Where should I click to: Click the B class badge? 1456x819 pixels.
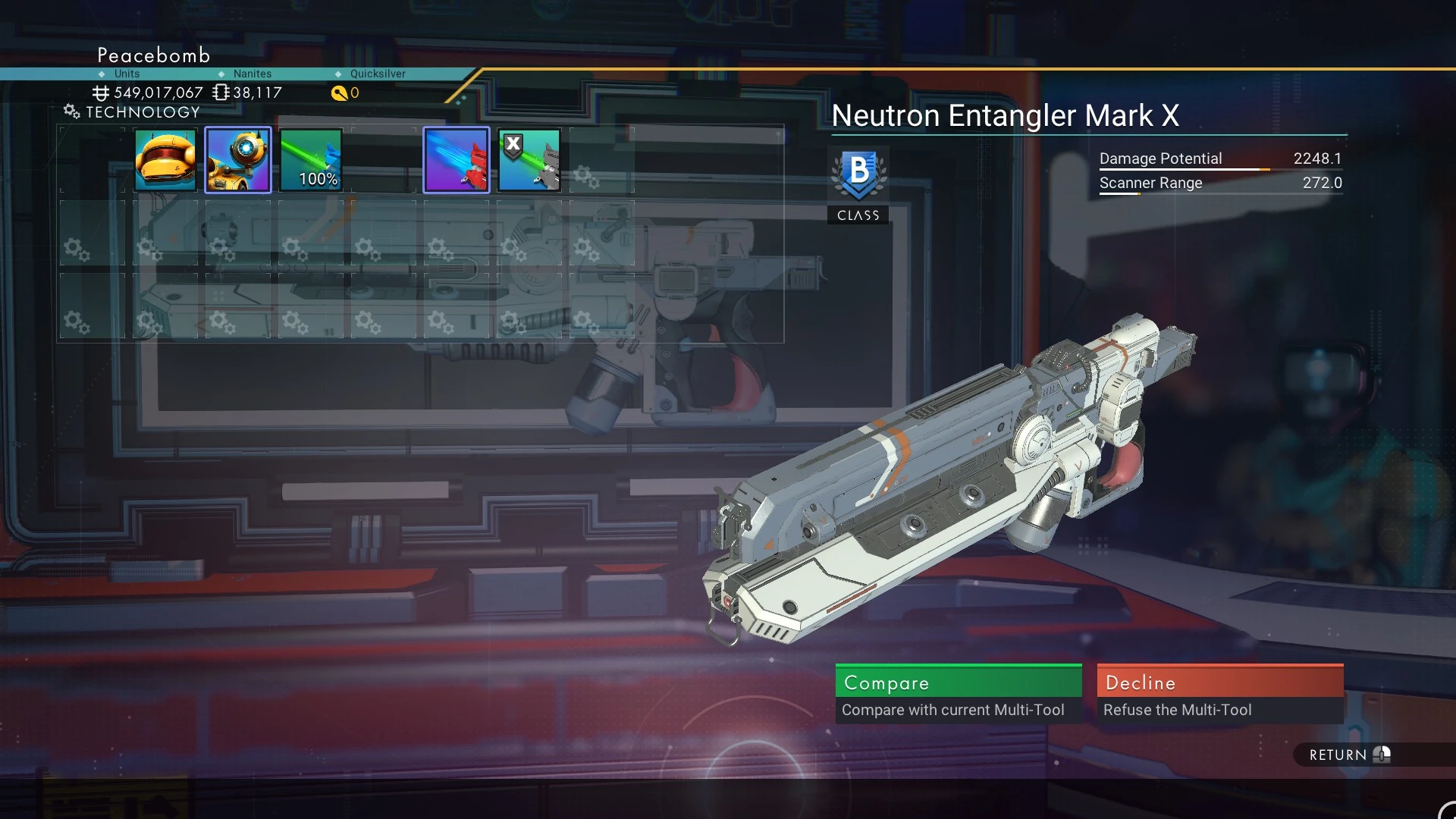point(858,176)
